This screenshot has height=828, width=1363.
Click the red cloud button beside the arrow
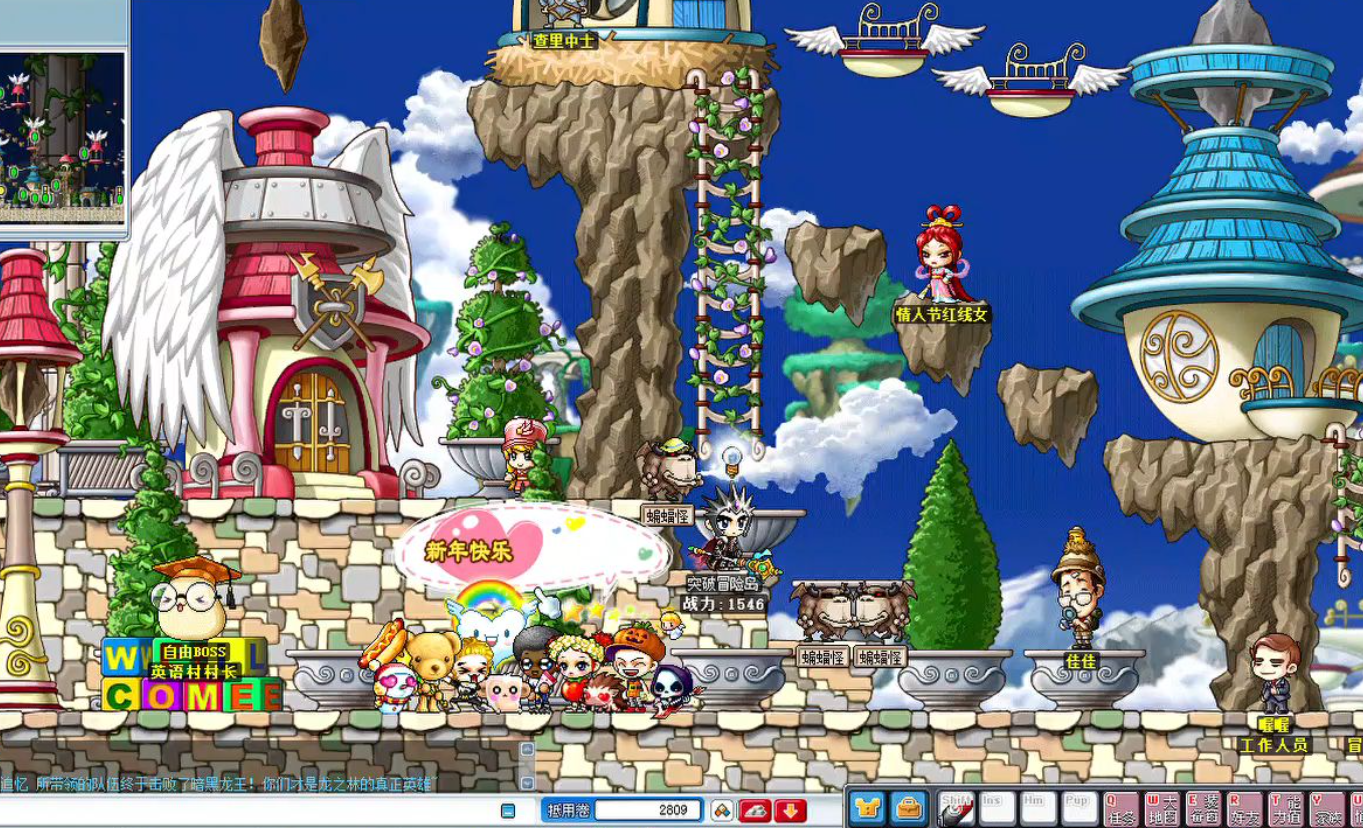tap(755, 810)
